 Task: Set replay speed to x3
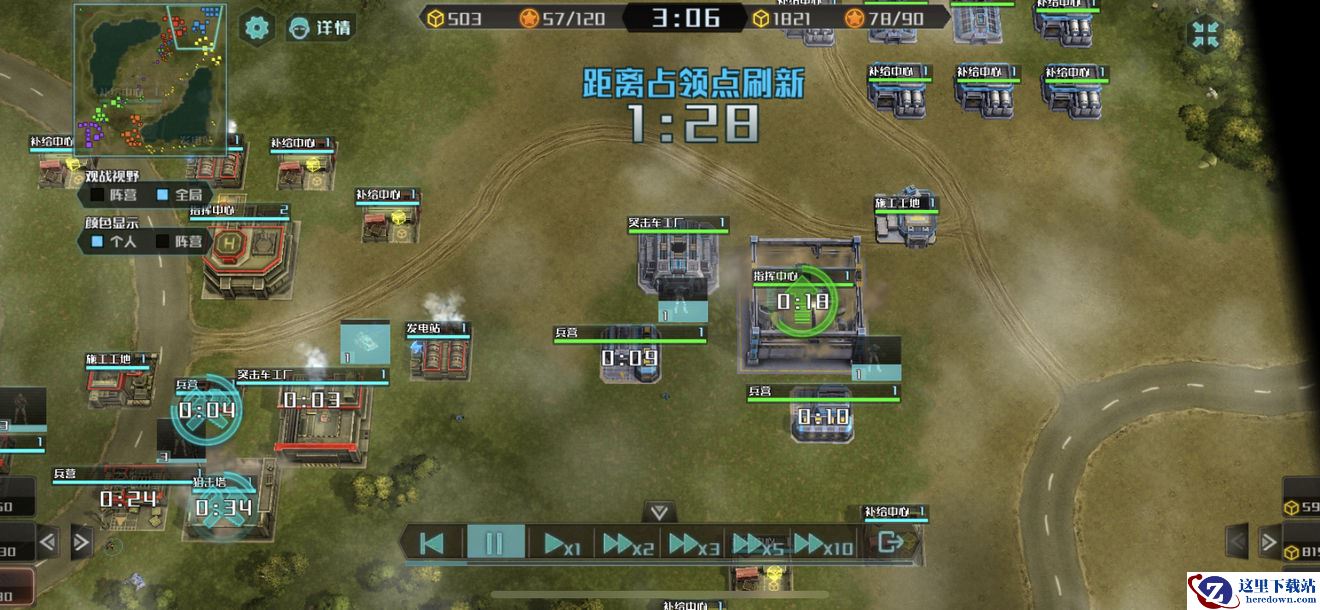click(x=694, y=544)
